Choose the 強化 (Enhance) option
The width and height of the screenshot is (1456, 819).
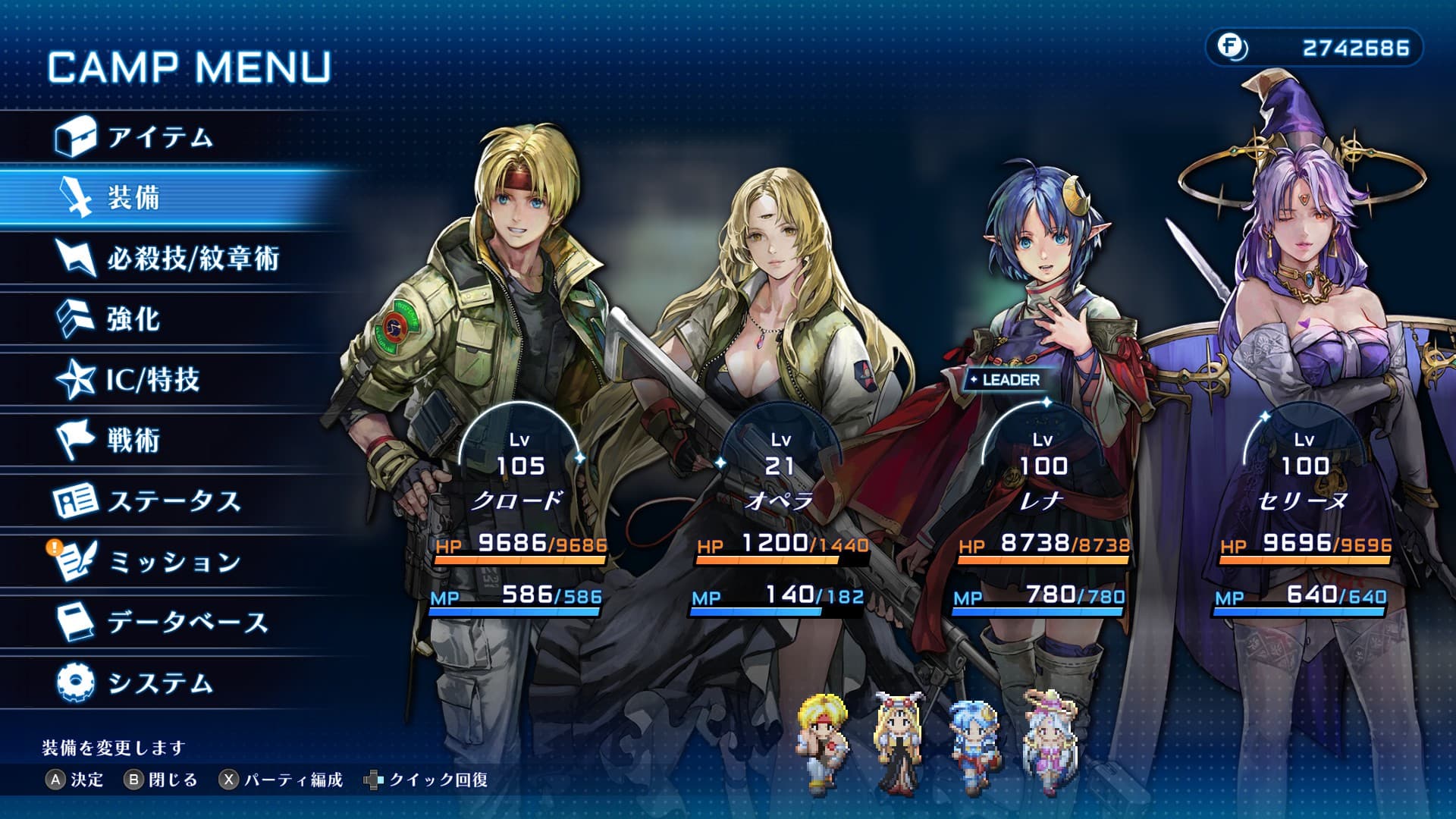[x=133, y=319]
